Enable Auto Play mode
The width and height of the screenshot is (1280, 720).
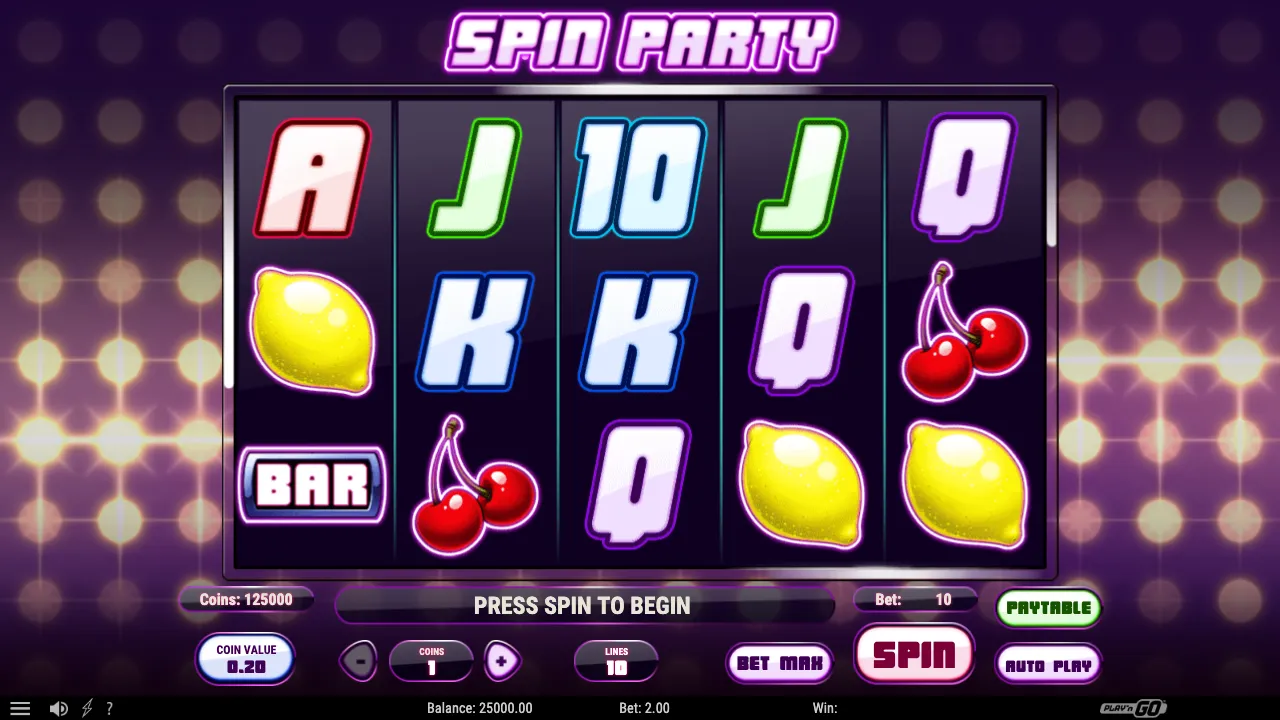[1048, 664]
